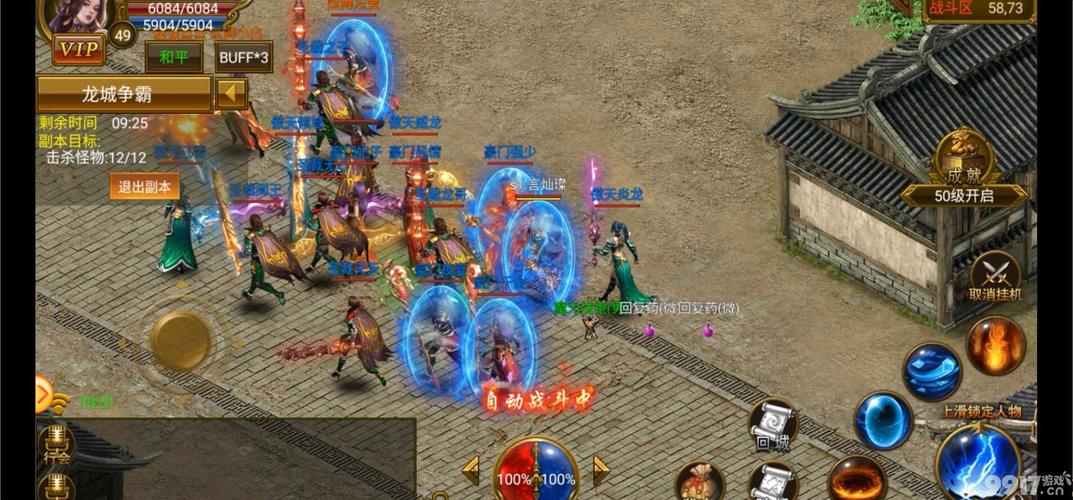Cast the lightning bolt main attack

tap(977, 461)
